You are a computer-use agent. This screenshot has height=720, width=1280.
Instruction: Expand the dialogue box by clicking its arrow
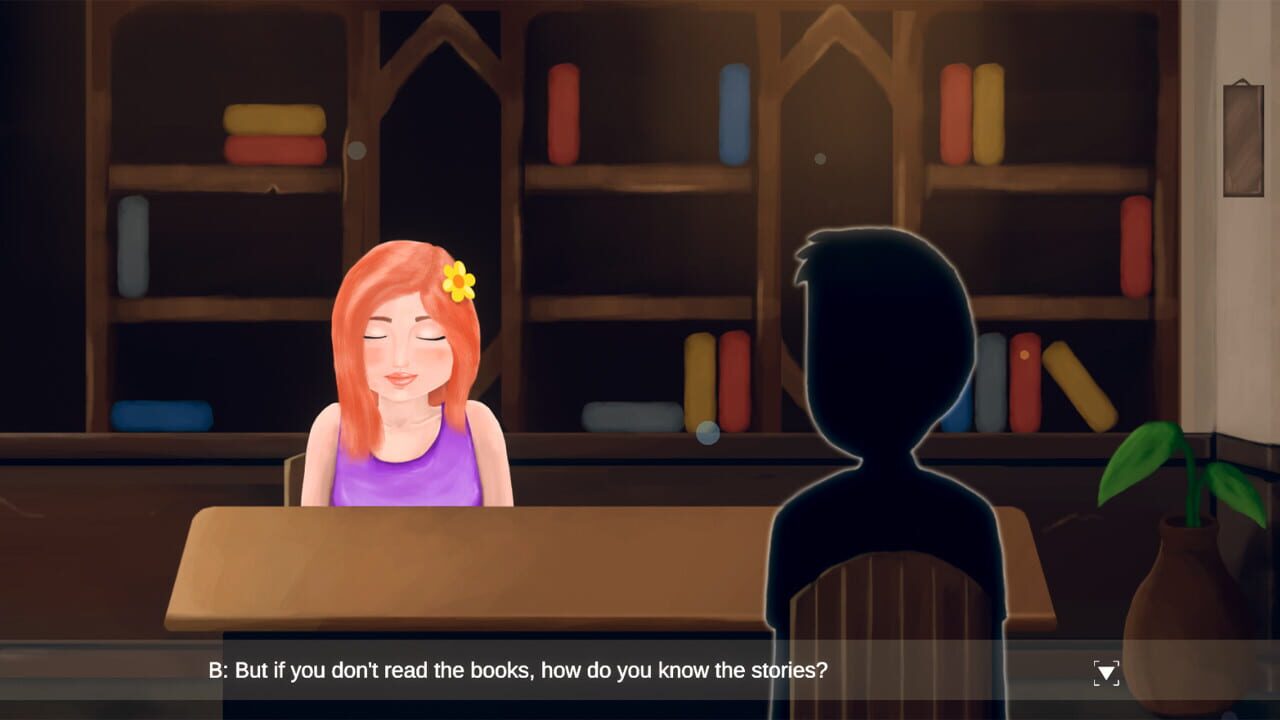click(1106, 671)
